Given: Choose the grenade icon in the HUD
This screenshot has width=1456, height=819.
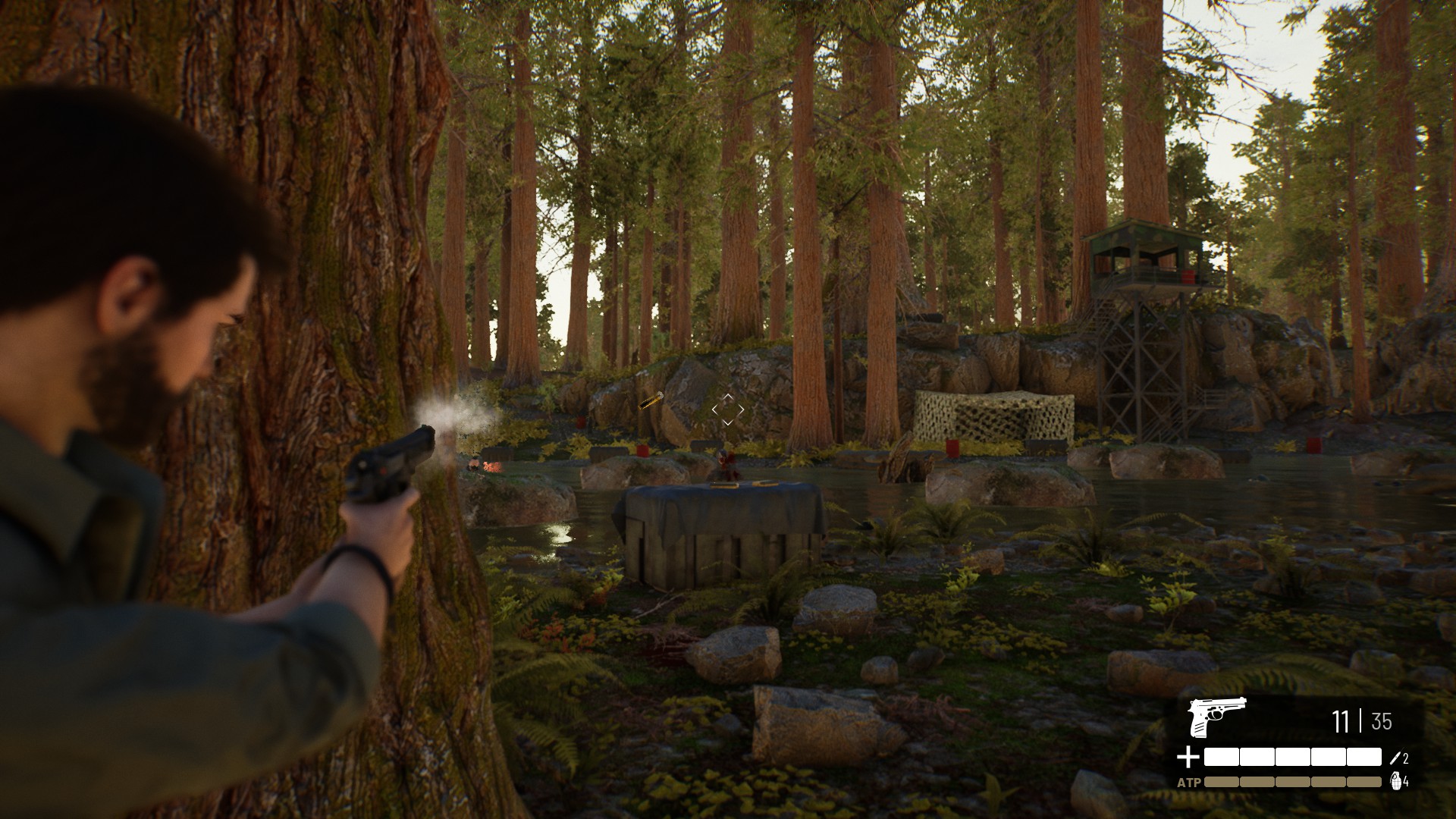Looking at the screenshot, I should tap(1395, 781).
